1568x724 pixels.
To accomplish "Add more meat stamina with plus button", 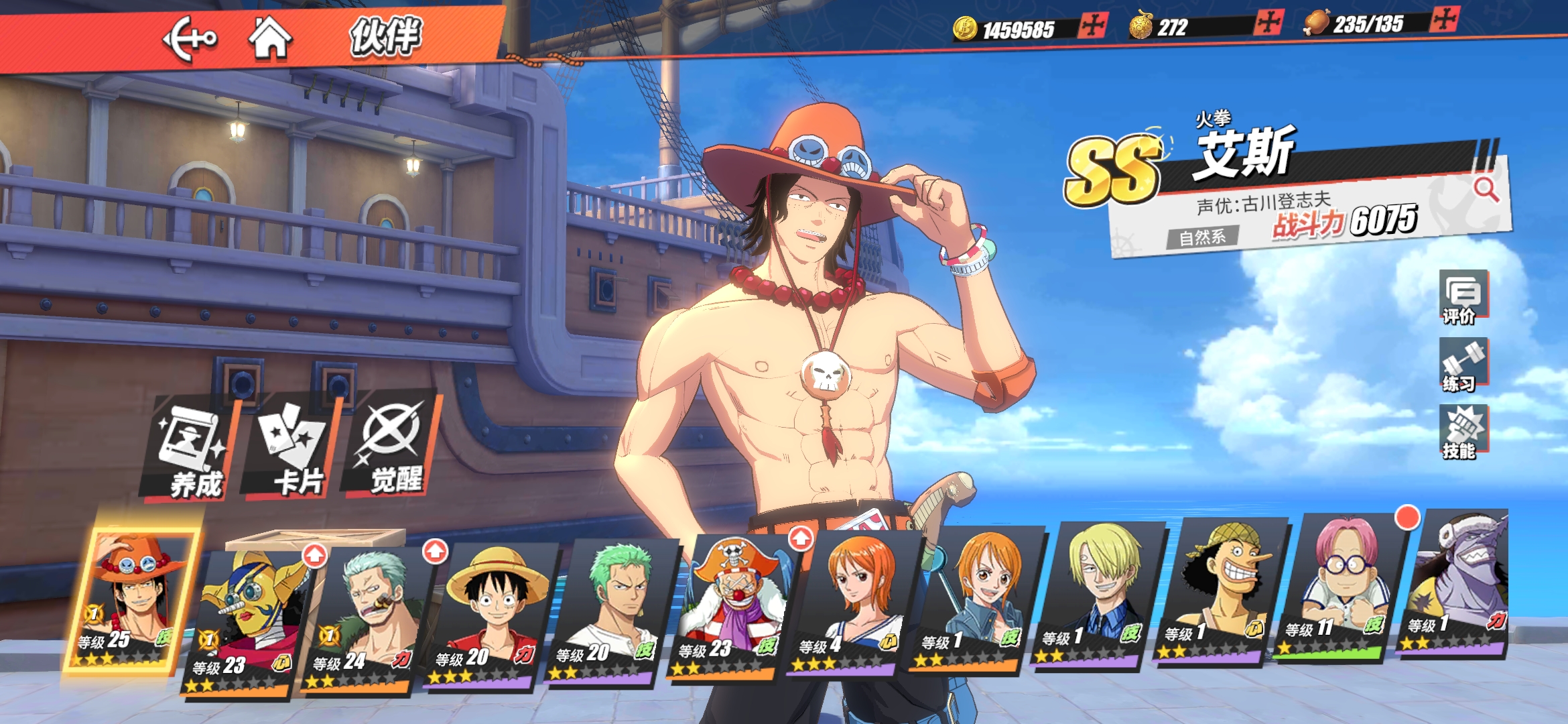I will [x=1443, y=19].
